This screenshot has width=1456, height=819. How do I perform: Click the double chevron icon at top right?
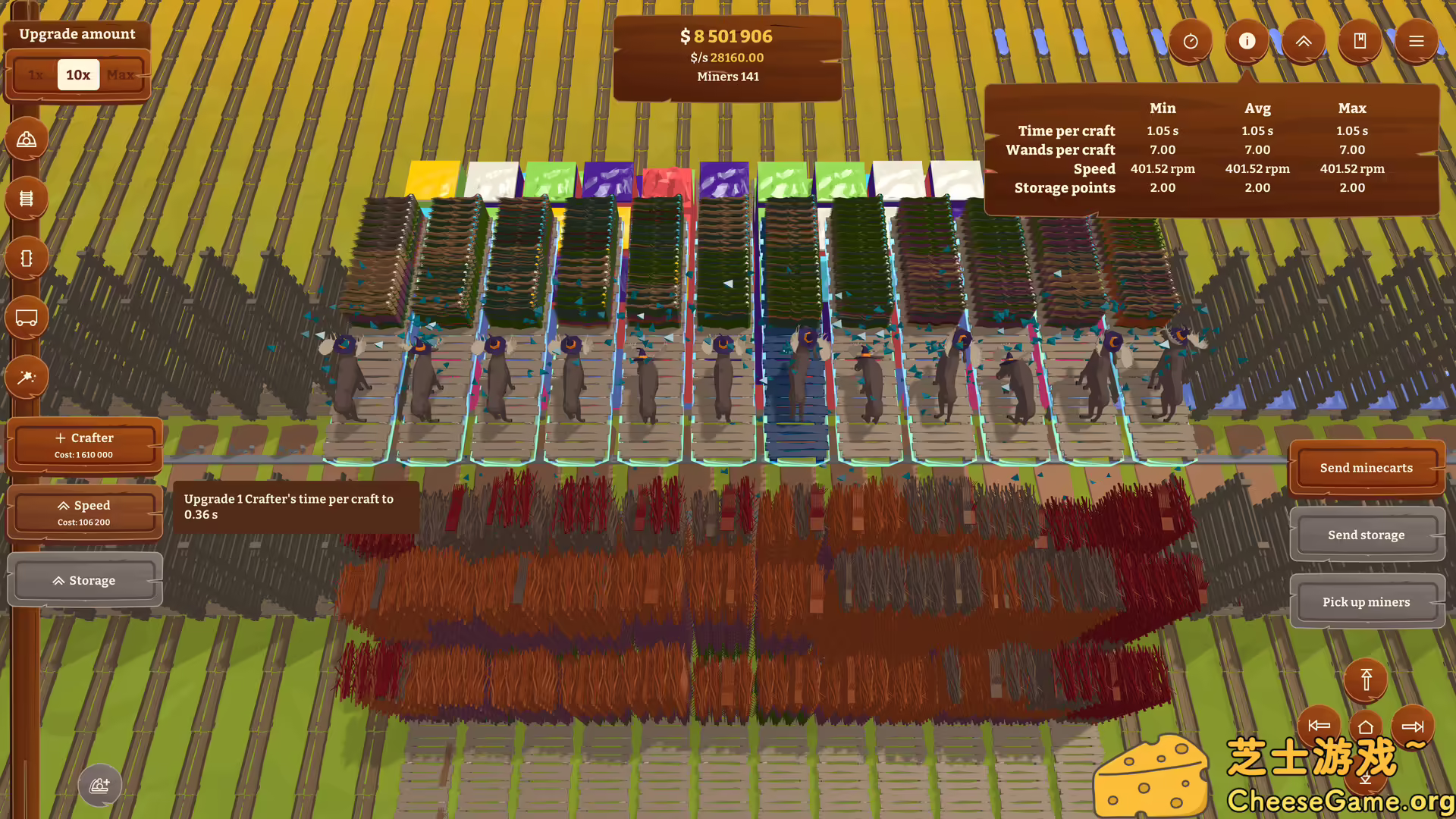point(1304,42)
